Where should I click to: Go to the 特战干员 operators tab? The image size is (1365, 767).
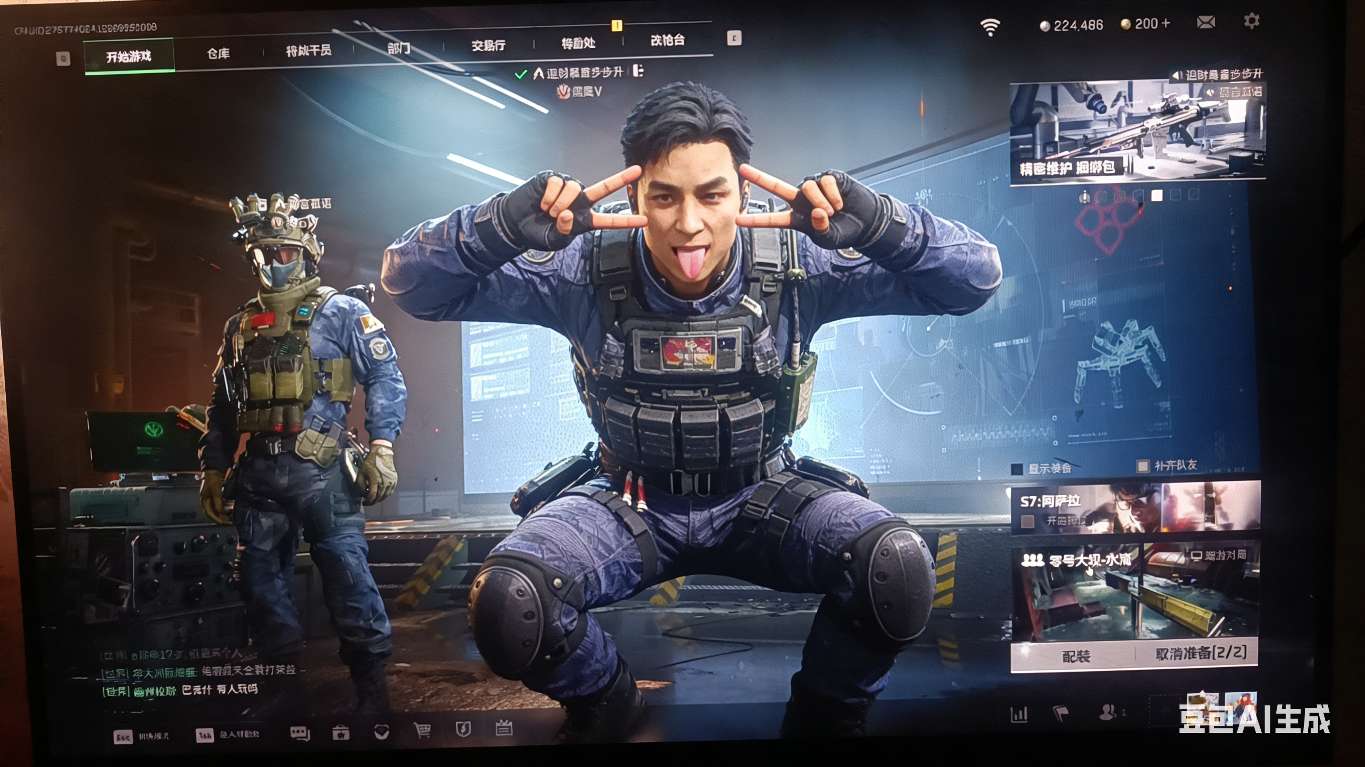pos(308,51)
